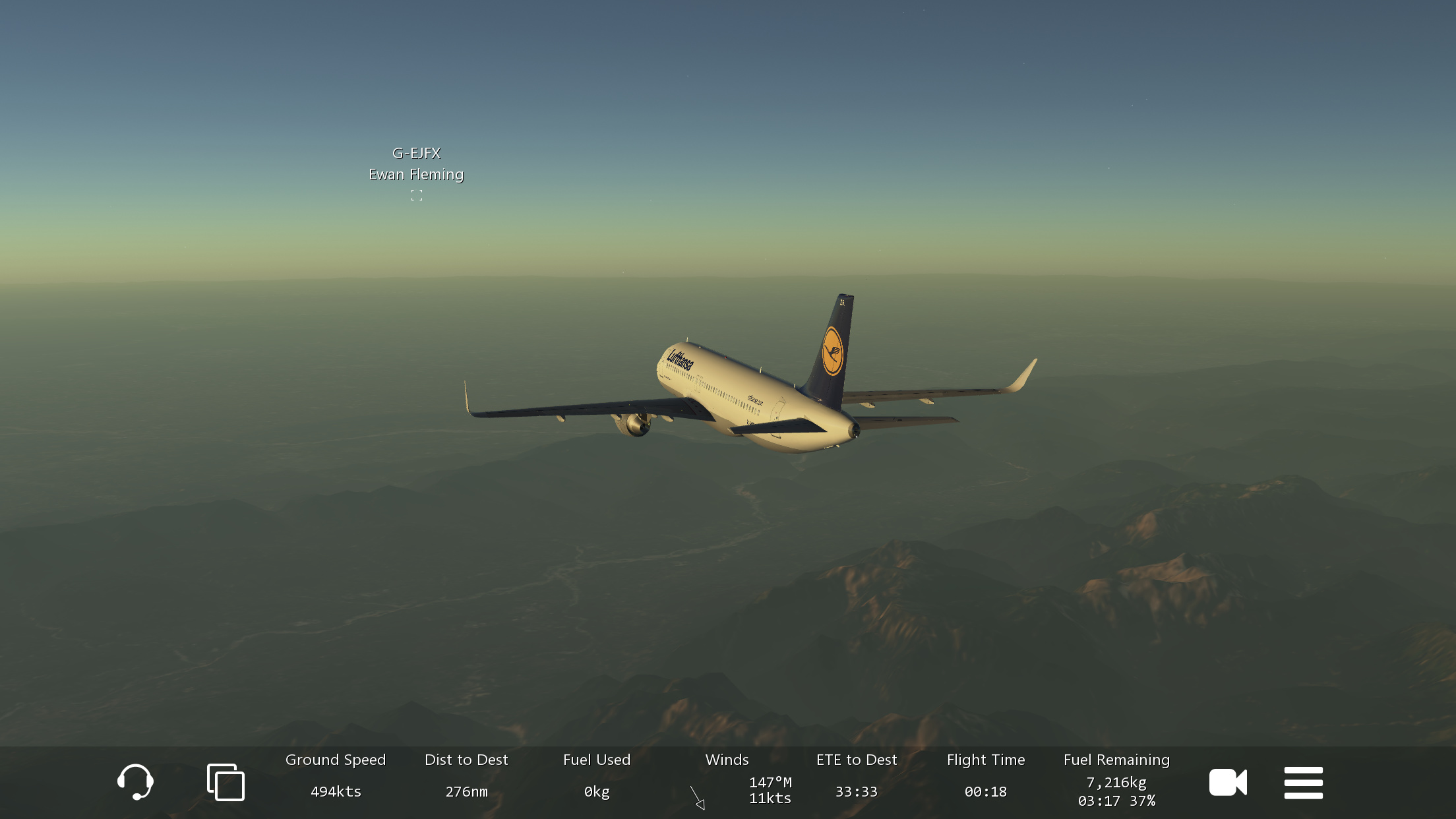Open the camera view selector
The image size is (1456, 819).
[x=1227, y=783]
